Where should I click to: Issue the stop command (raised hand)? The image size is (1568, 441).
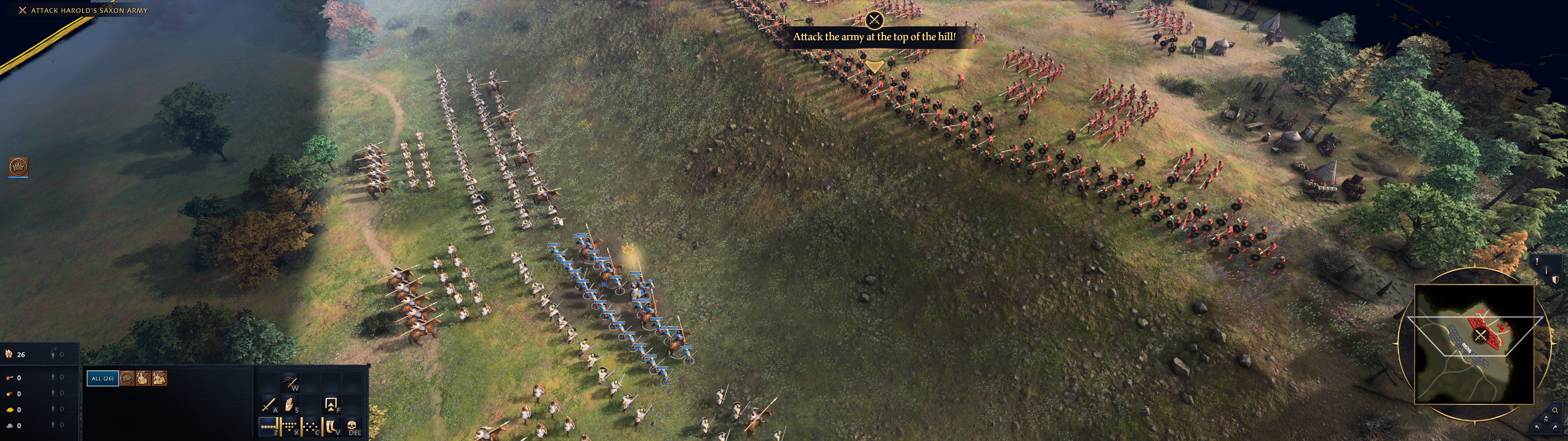[290, 405]
